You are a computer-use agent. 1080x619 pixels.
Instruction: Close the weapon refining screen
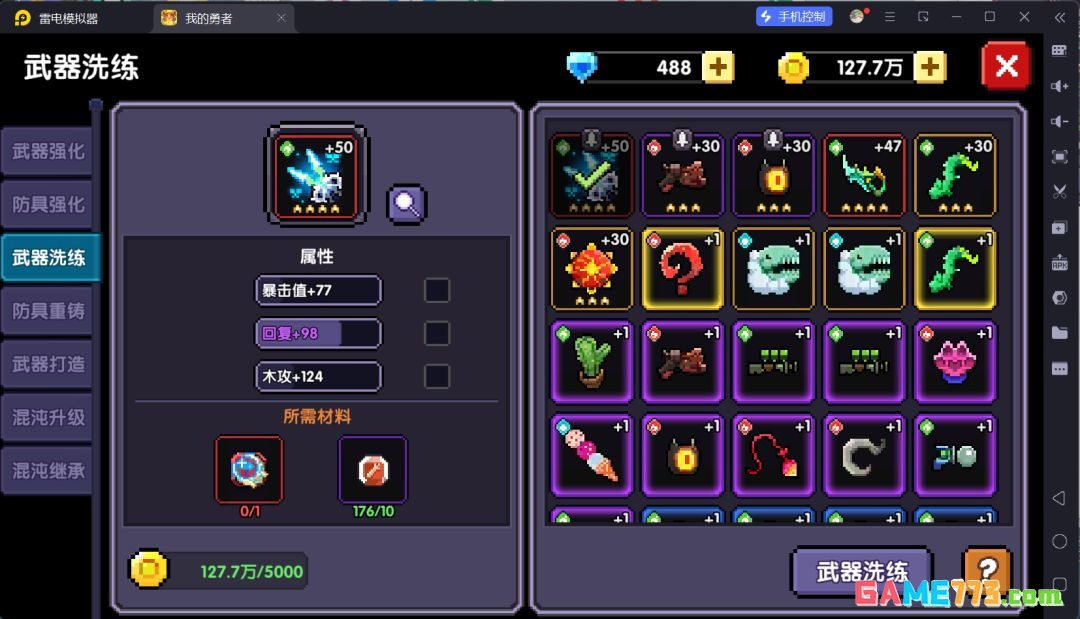1006,67
